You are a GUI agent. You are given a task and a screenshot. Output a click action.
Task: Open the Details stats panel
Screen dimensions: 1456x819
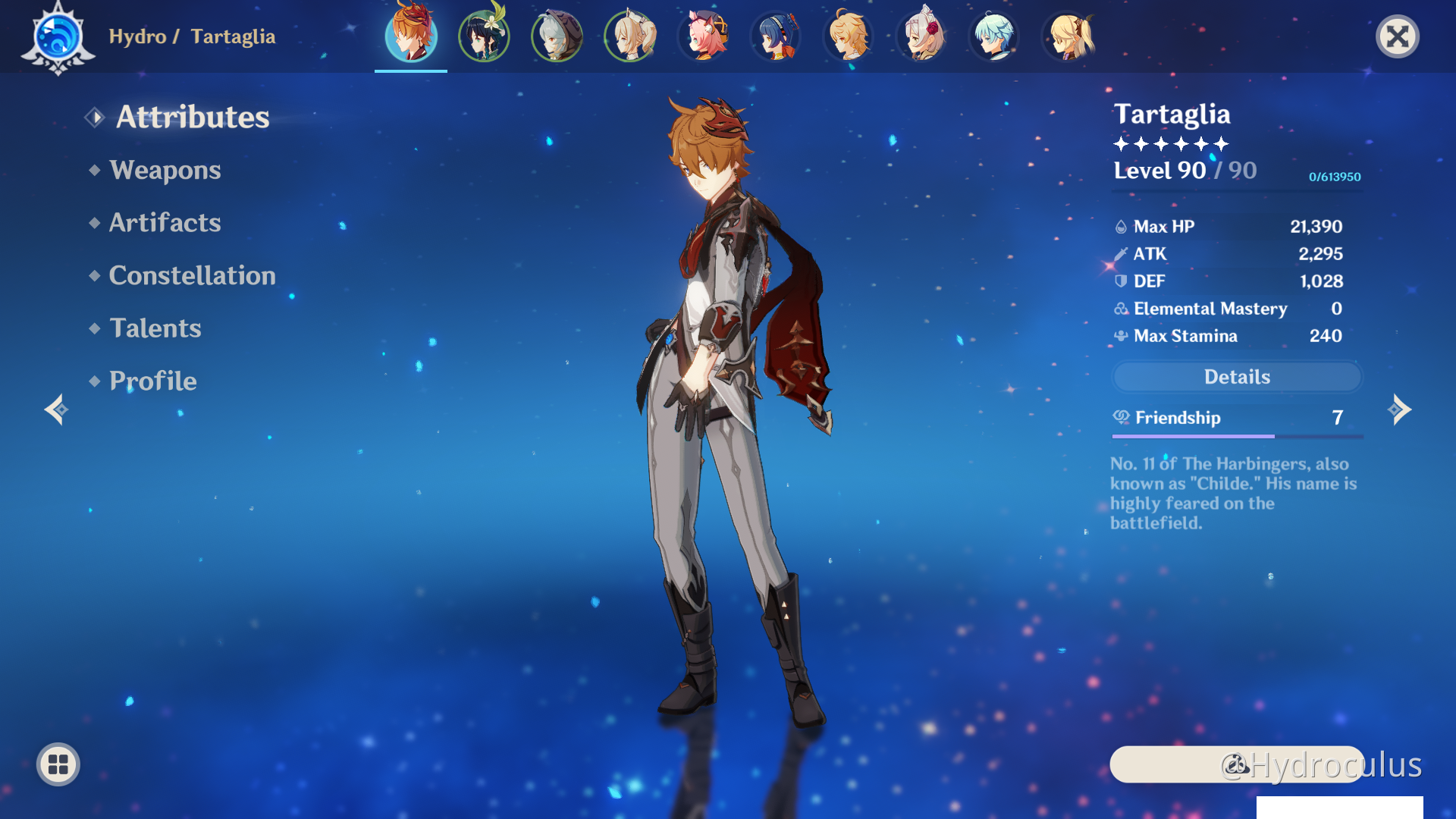[x=1236, y=377]
